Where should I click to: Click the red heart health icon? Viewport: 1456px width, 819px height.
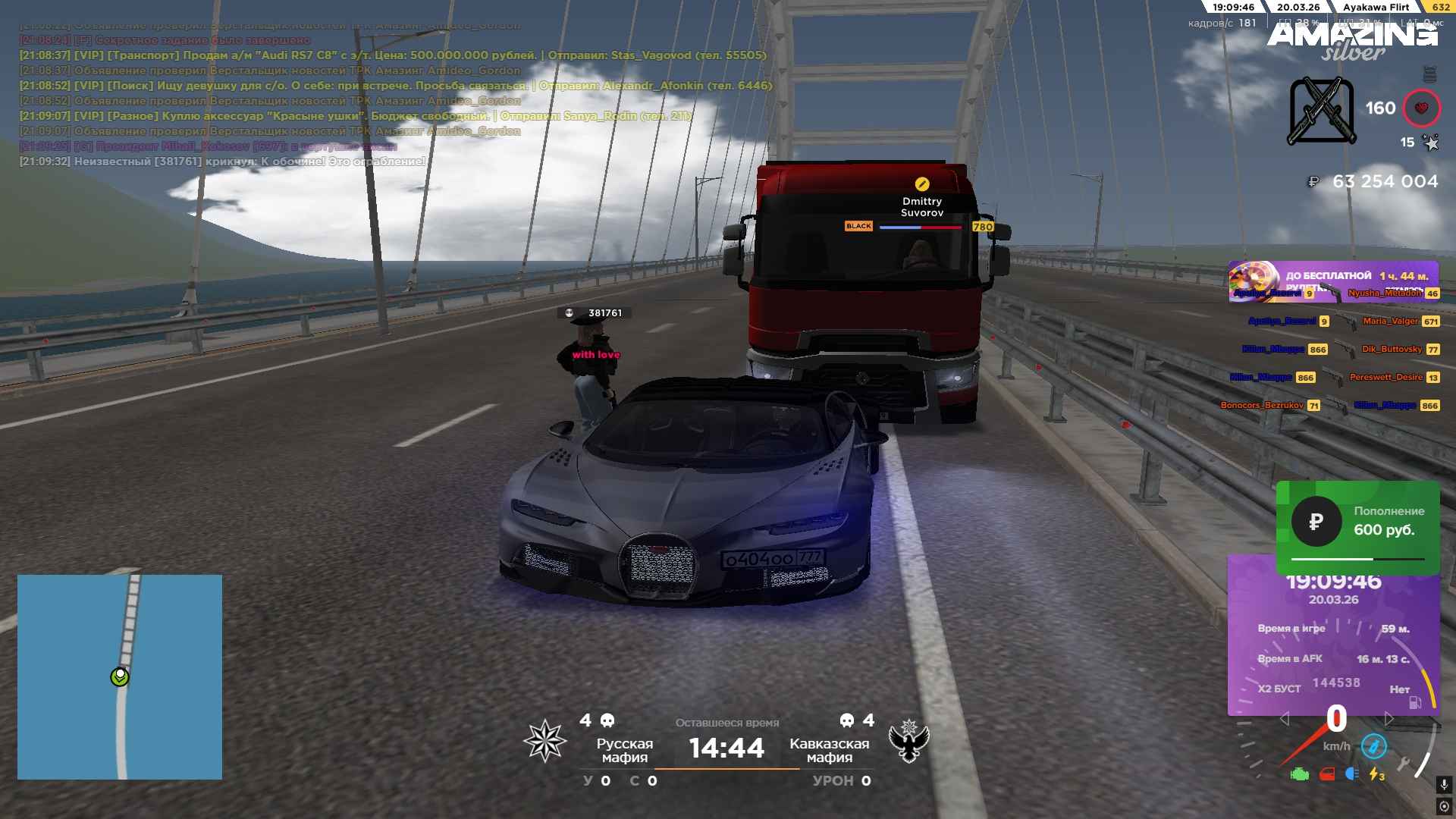(1421, 108)
